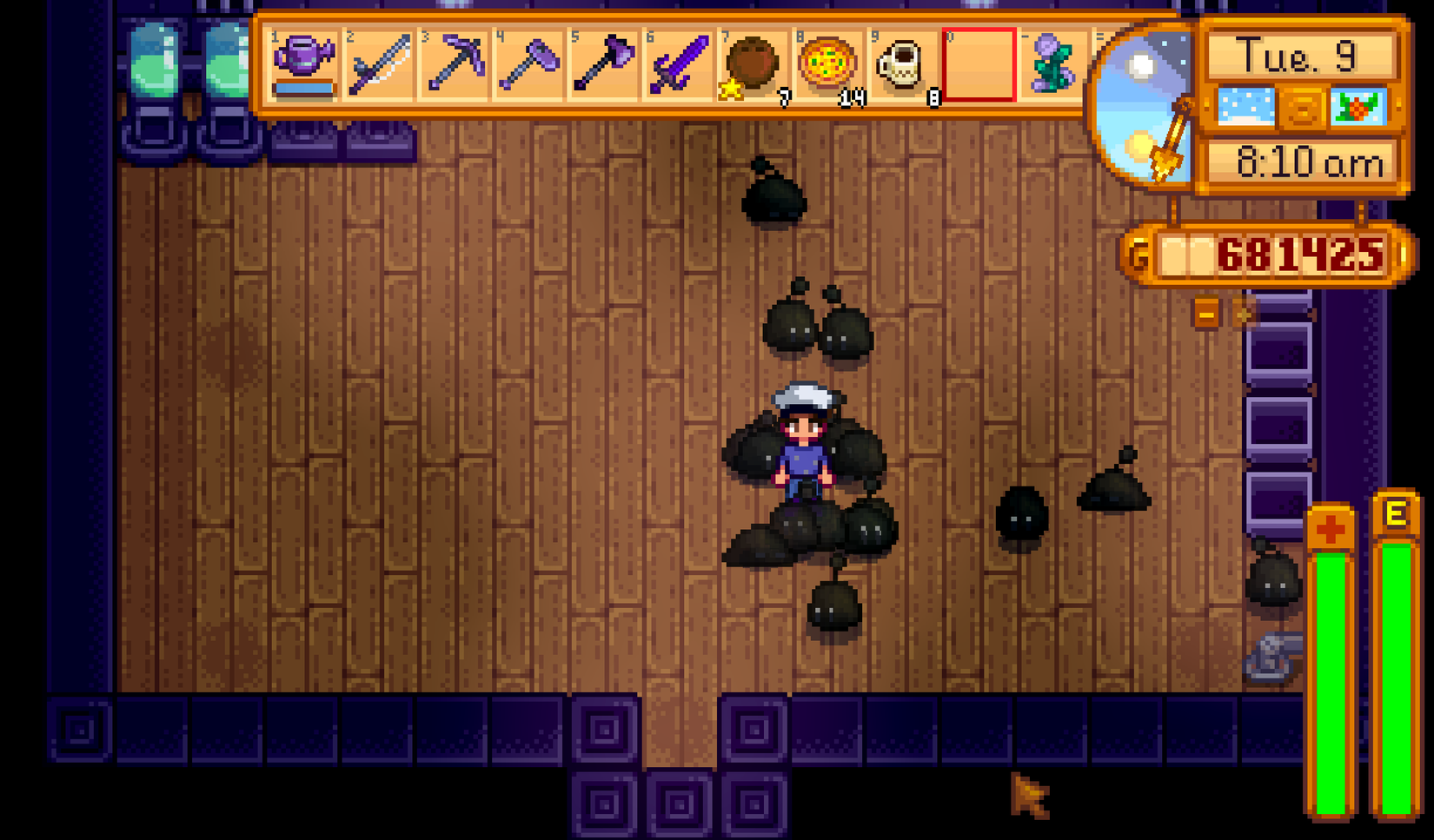The image size is (1434, 840).
Task: Select the coffee mug in slot 9
Action: click(901, 65)
